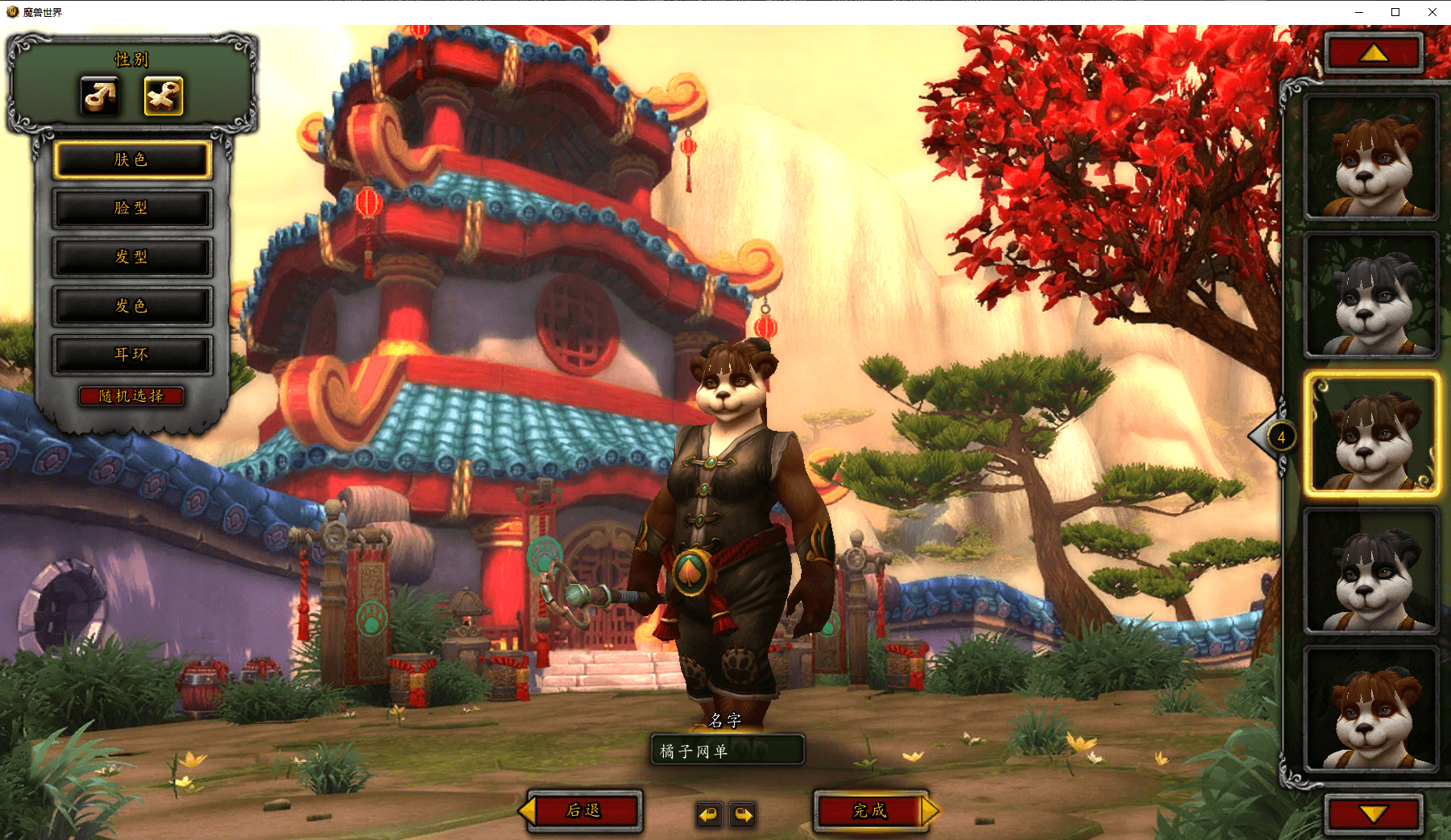Rotate character with the left arrow button
The image size is (1451, 840).
pos(708,815)
